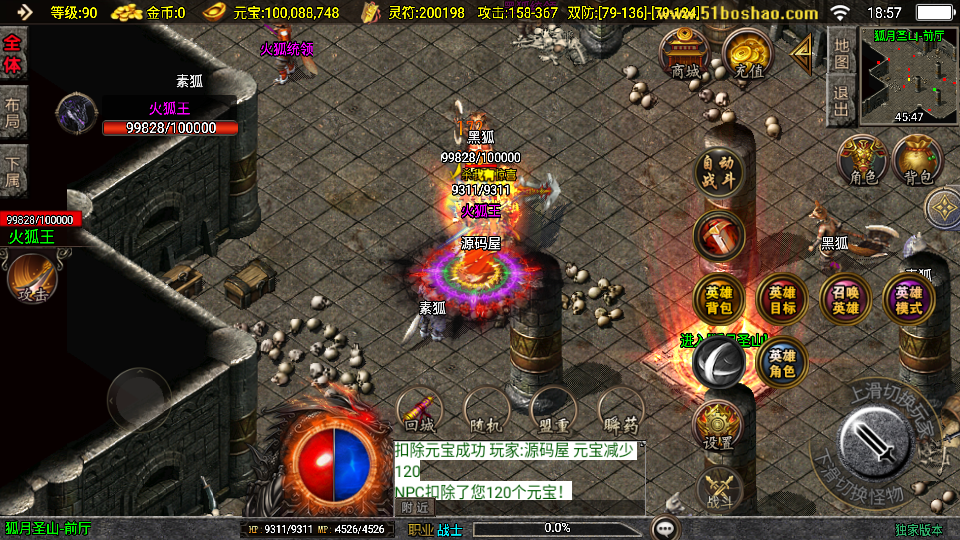Open the chat speech bubble
Viewport: 960px width, 540px height.
(x=664, y=528)
